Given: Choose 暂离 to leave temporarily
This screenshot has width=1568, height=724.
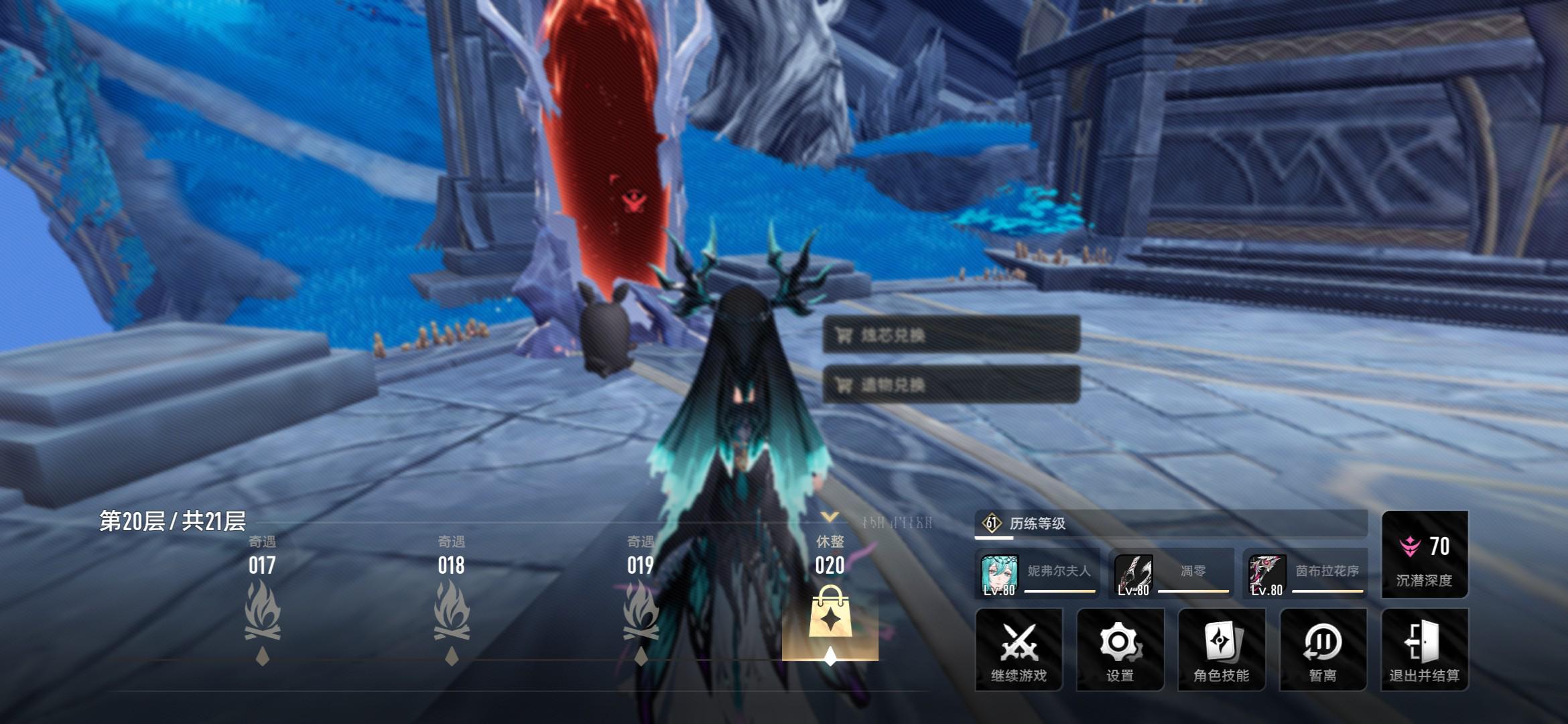Looking at the screenshot, I should (x=1323, y=649).
